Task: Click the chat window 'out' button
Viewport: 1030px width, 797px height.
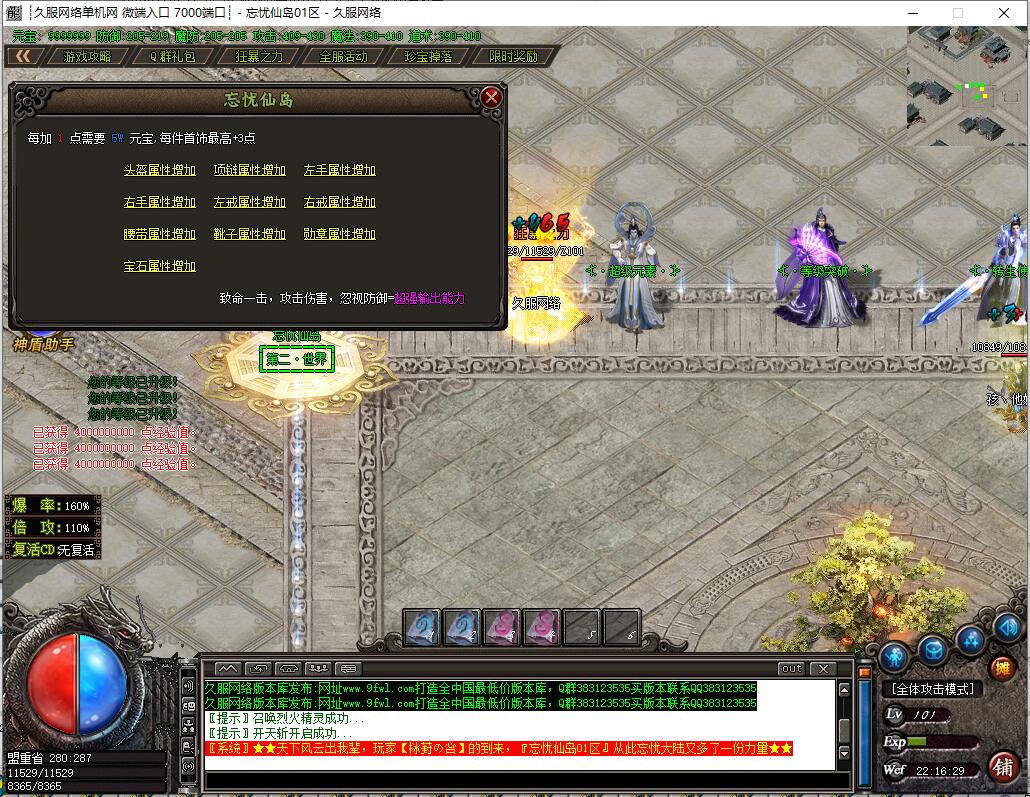Action: (791, 668)
